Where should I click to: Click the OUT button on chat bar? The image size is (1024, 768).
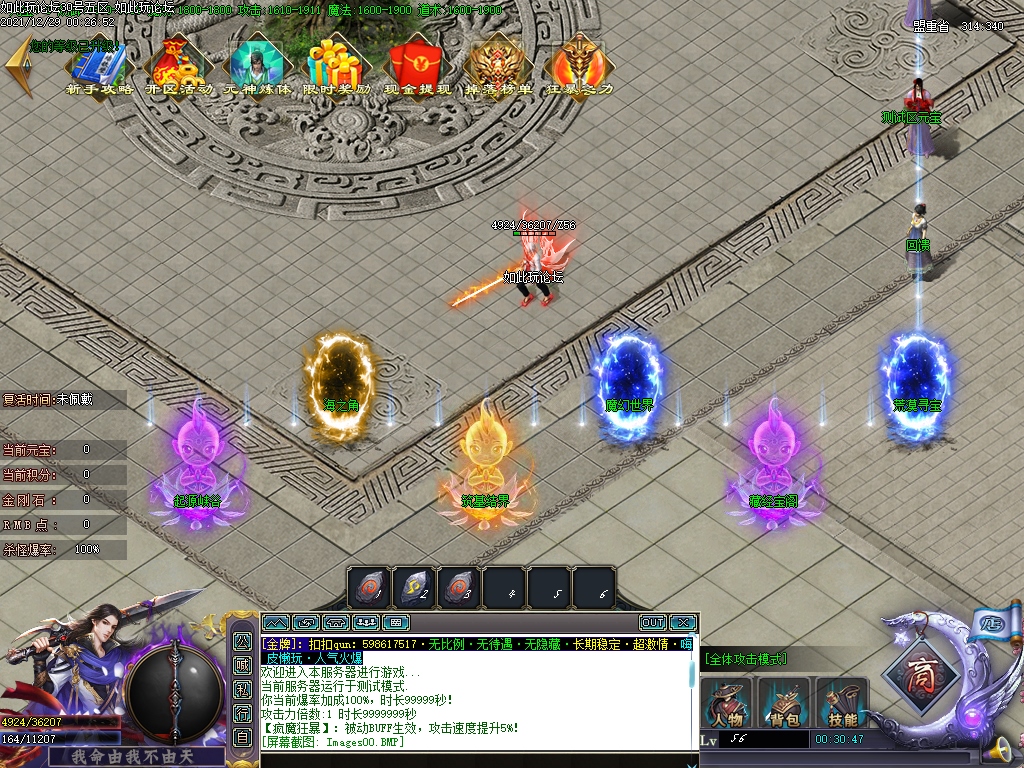click(x=652, y=622)
